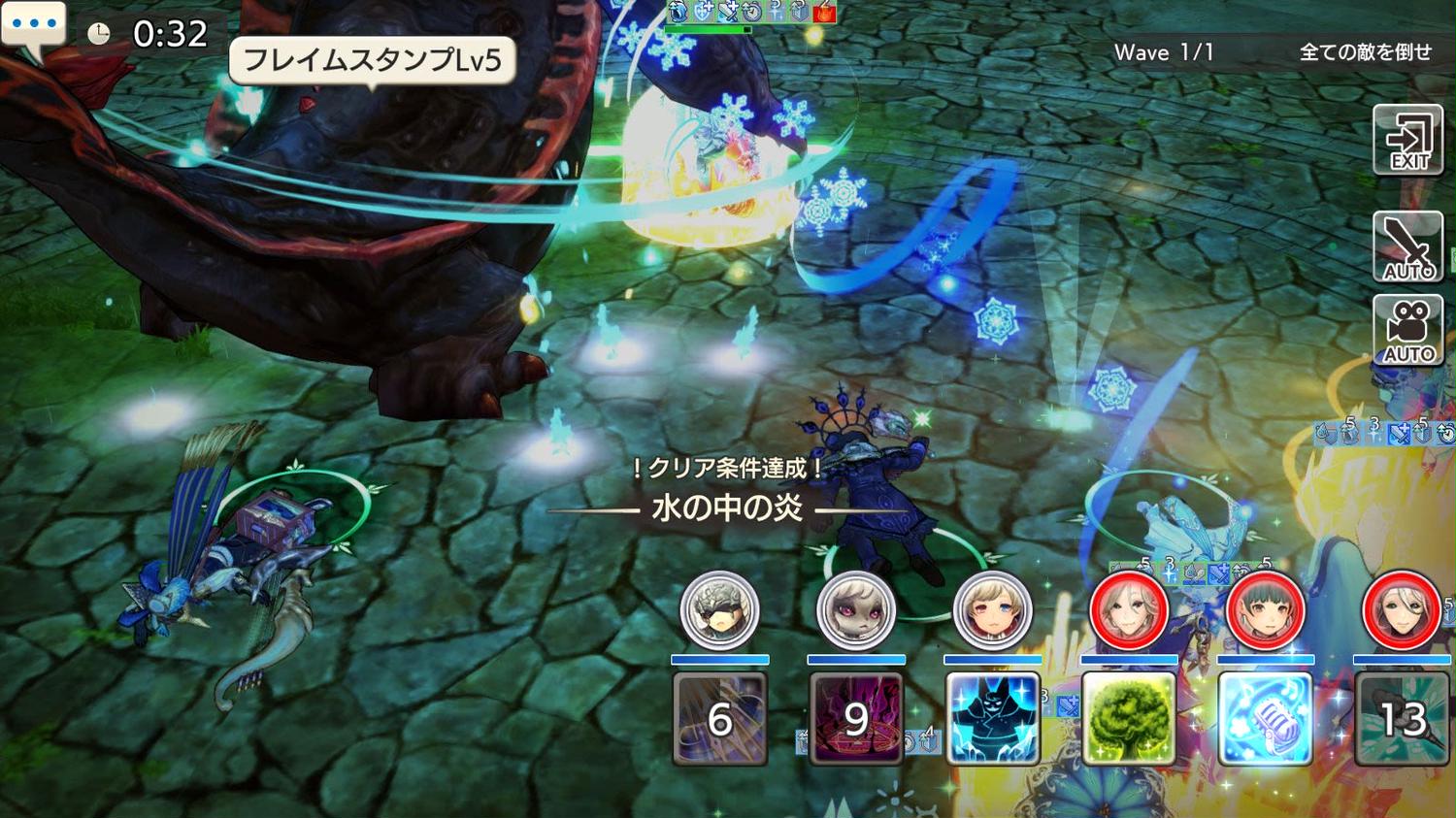Select the red-ringed white-haired character portrait
Image resolution: width=1456 pixels, height=818 pixels.
coord(1401,610)
